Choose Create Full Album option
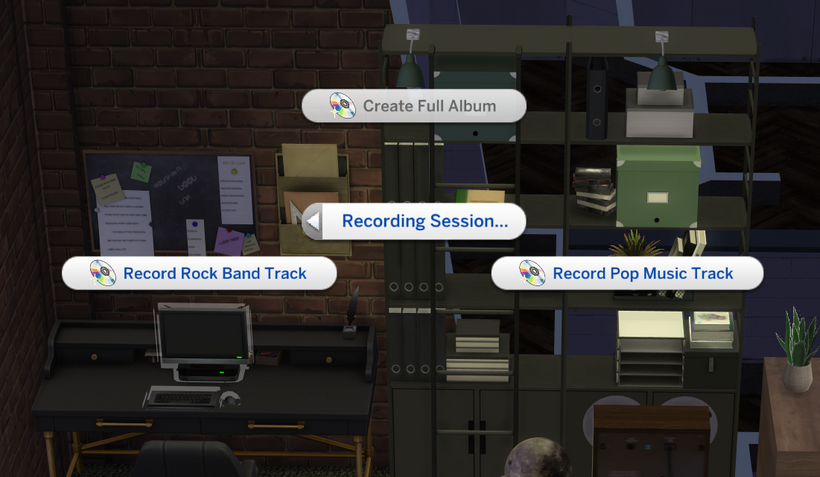The height and width of the screenshot is (477, 820). [x=414, y=106]
